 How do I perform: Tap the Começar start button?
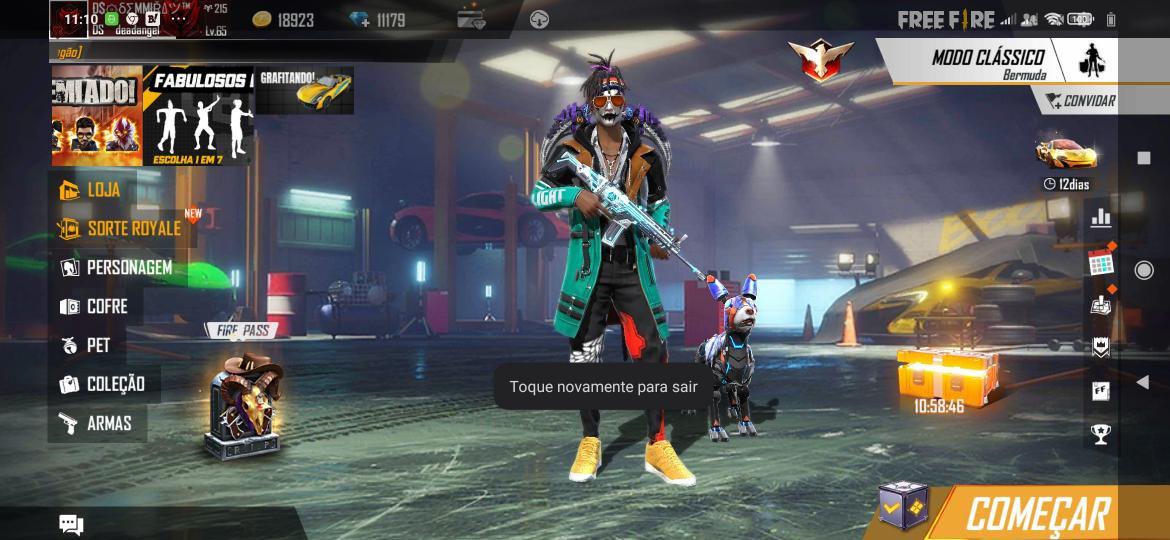(x=1037, y=513)
